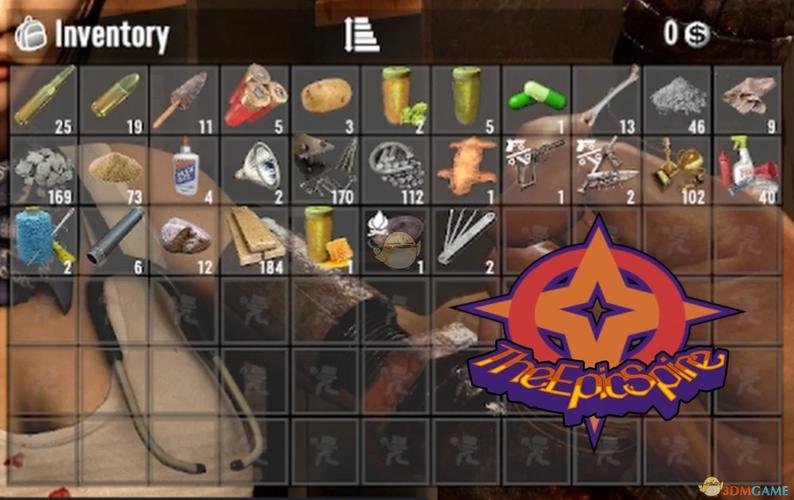This screenshot has height=500, width=794.
Task: Choose the potato in the inventory
Action: point(325,96)
